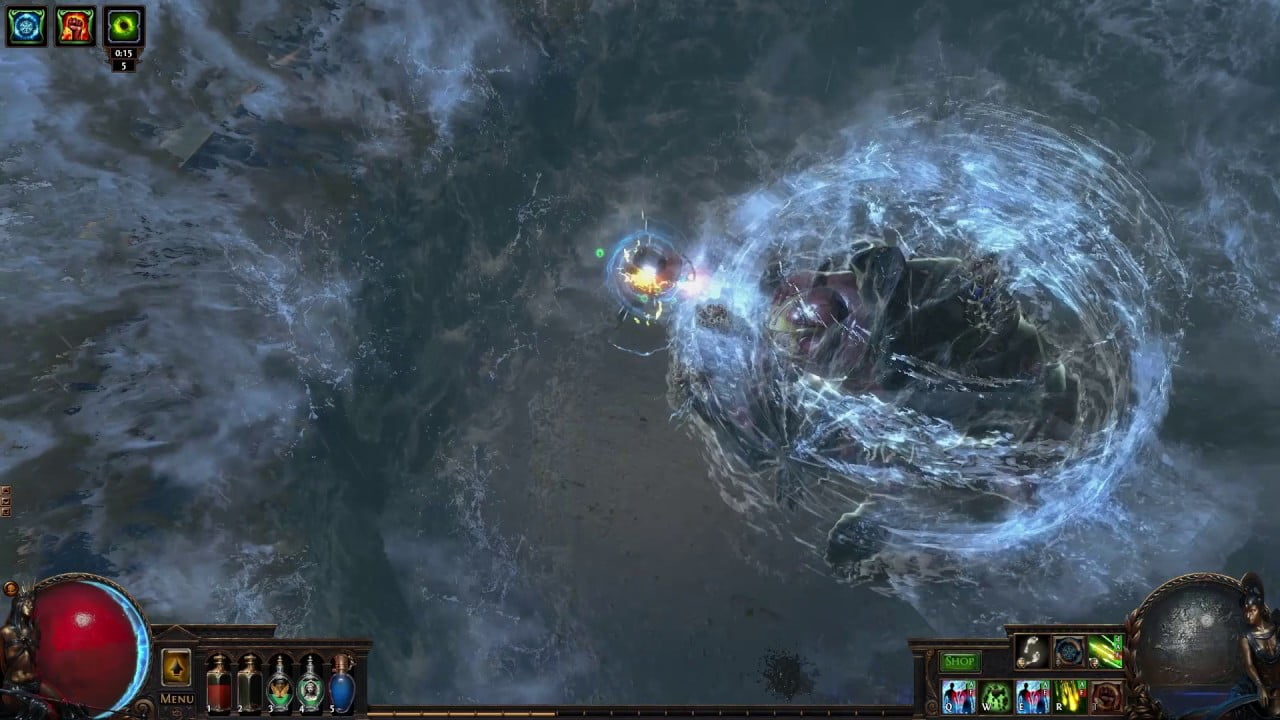The width and height of the screenshot is (1280, 720).
Task: Click the yellow arrow level-up button
Action: (176, 667)
